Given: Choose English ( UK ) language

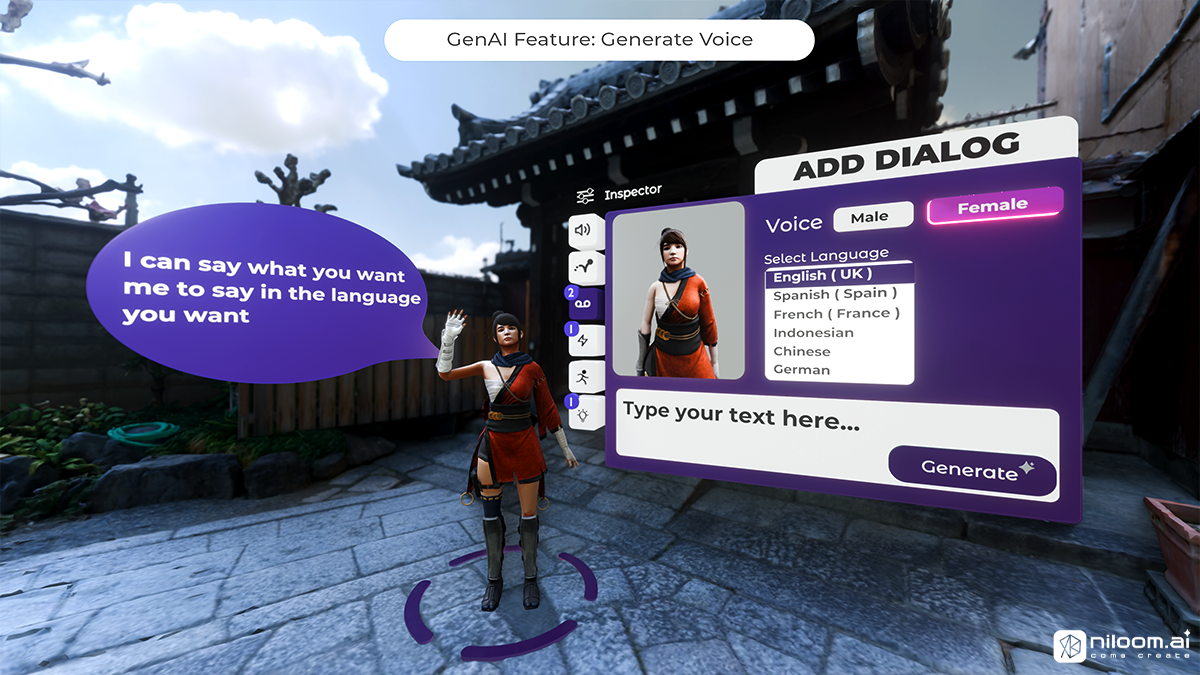Looking at the screenshot, I should (822, 274).
